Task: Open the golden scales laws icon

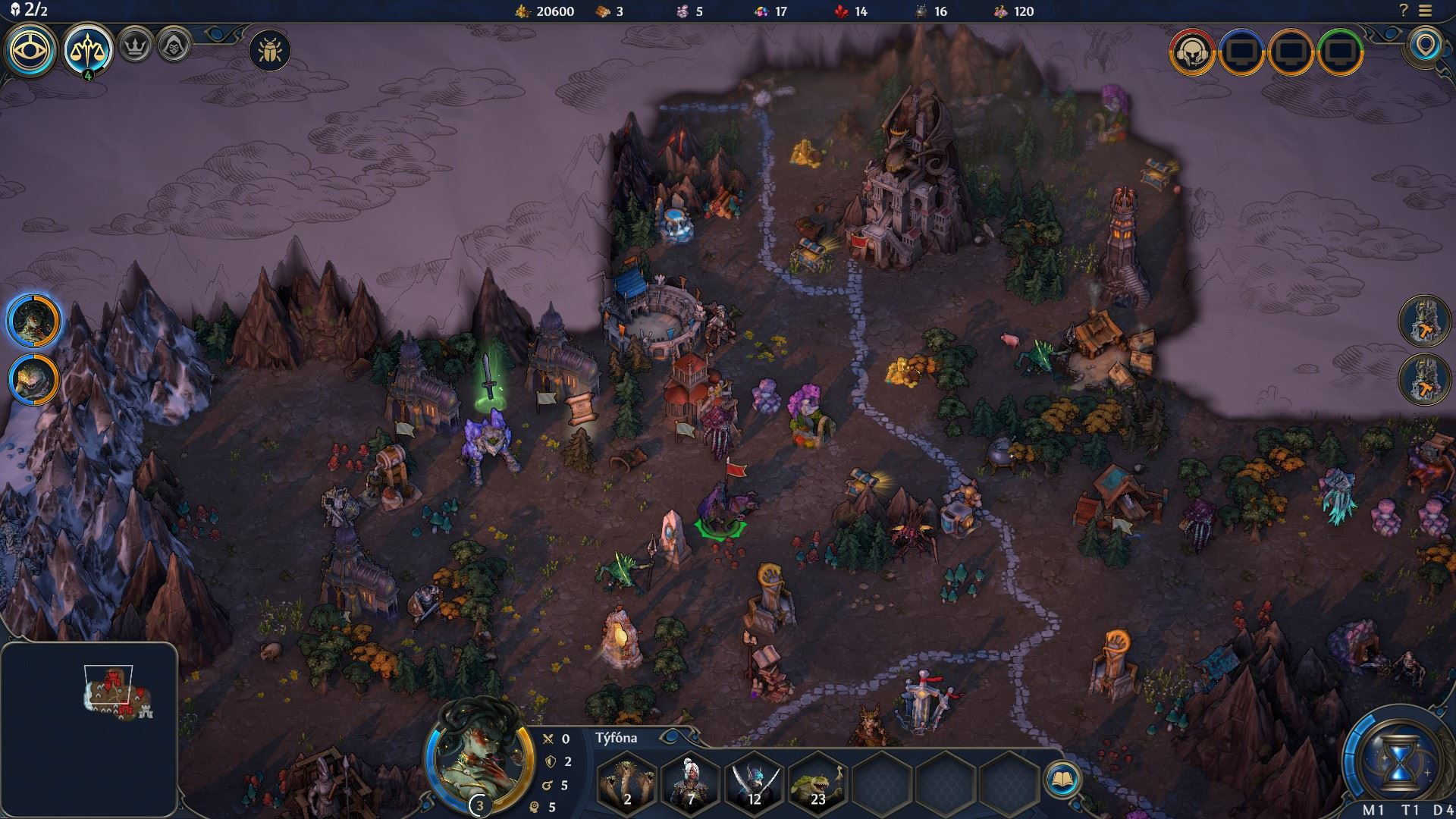Action: pyautogui.click(x=88, y=50)
